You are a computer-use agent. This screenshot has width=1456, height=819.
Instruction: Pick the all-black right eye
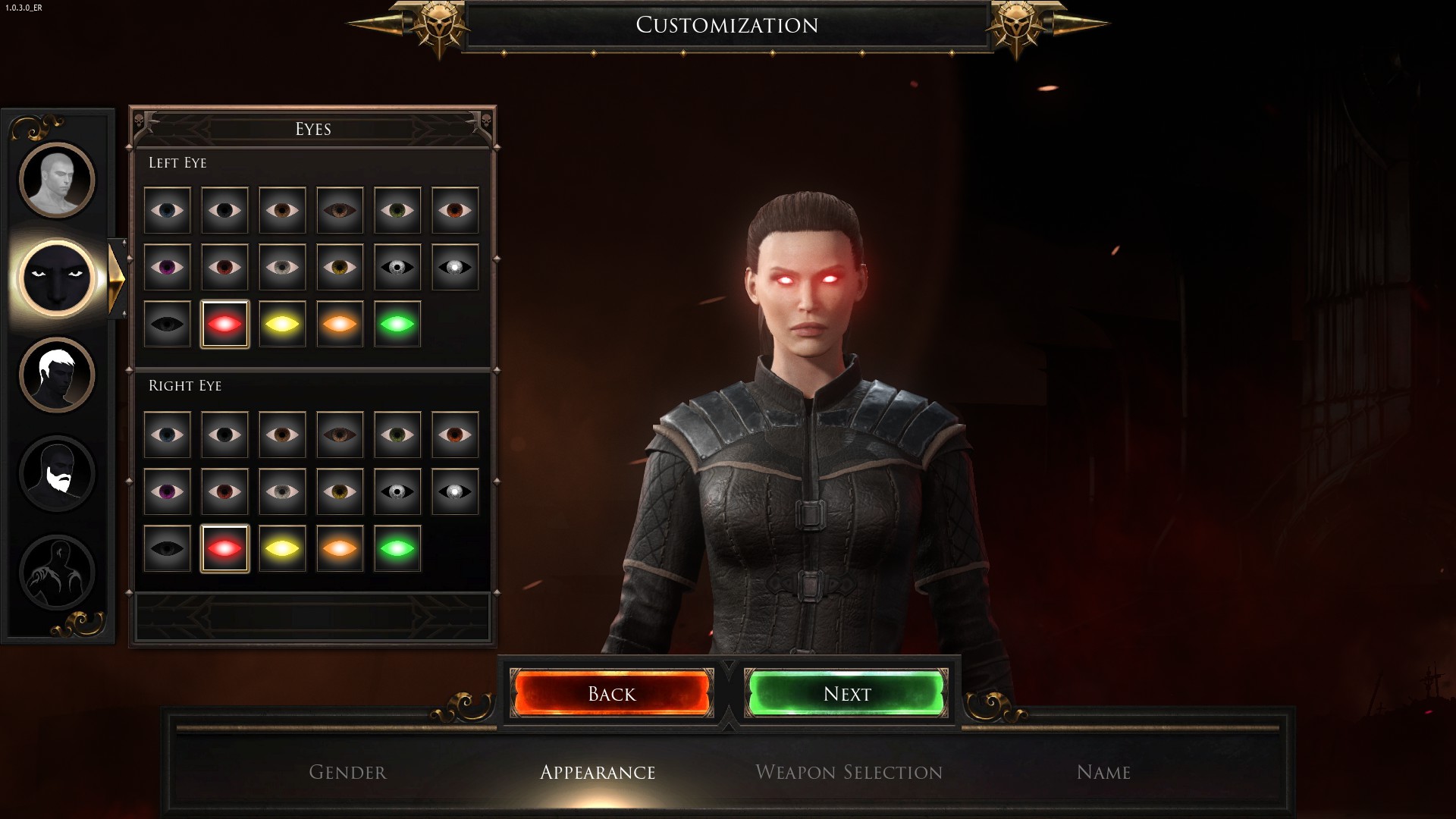pos(167,548)
